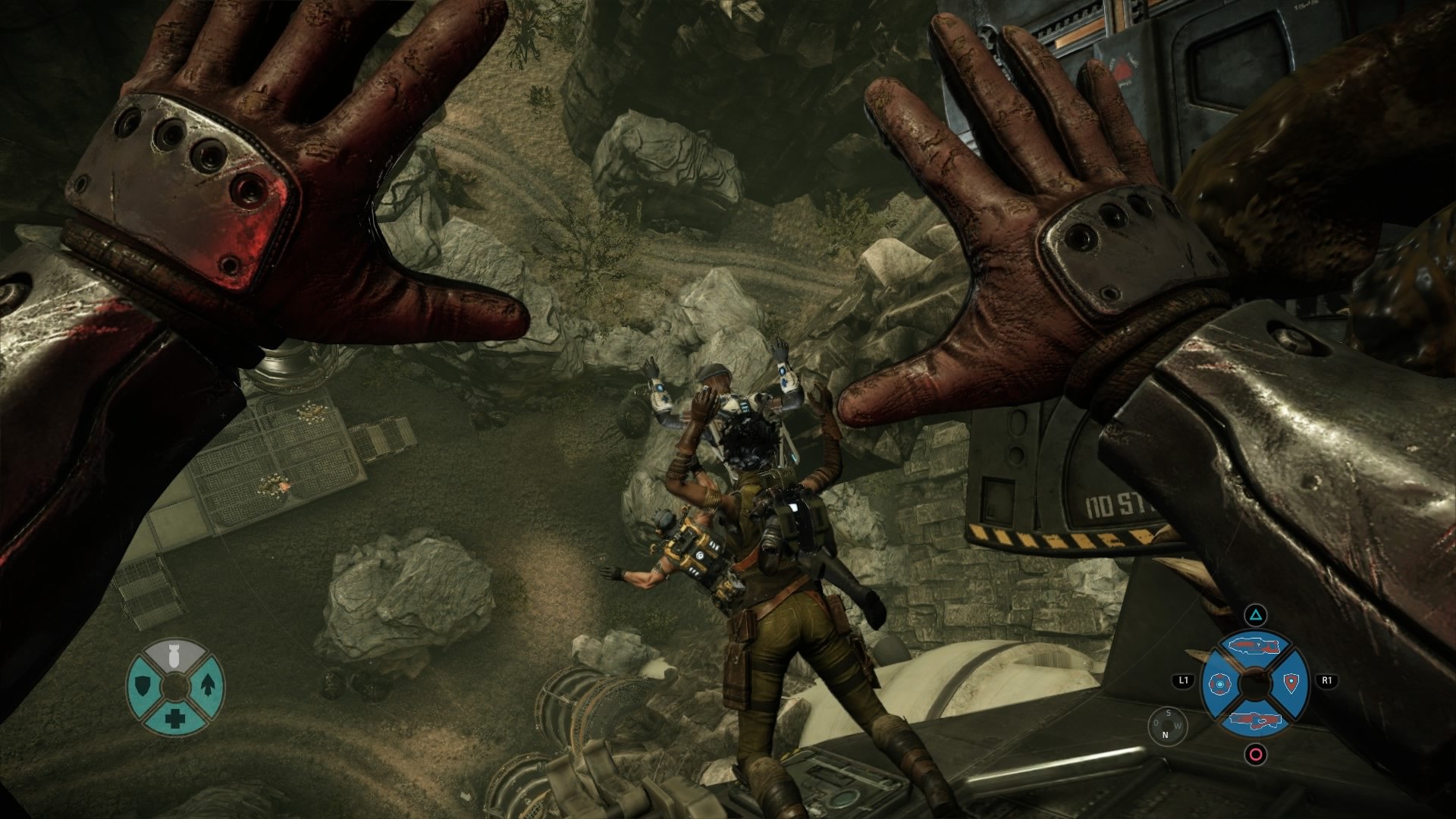The height and width of the screenshot is (819, 1456).
Task: Click the orbital bomb icon on the ability wheel
Action: click(x=174, y=657)
